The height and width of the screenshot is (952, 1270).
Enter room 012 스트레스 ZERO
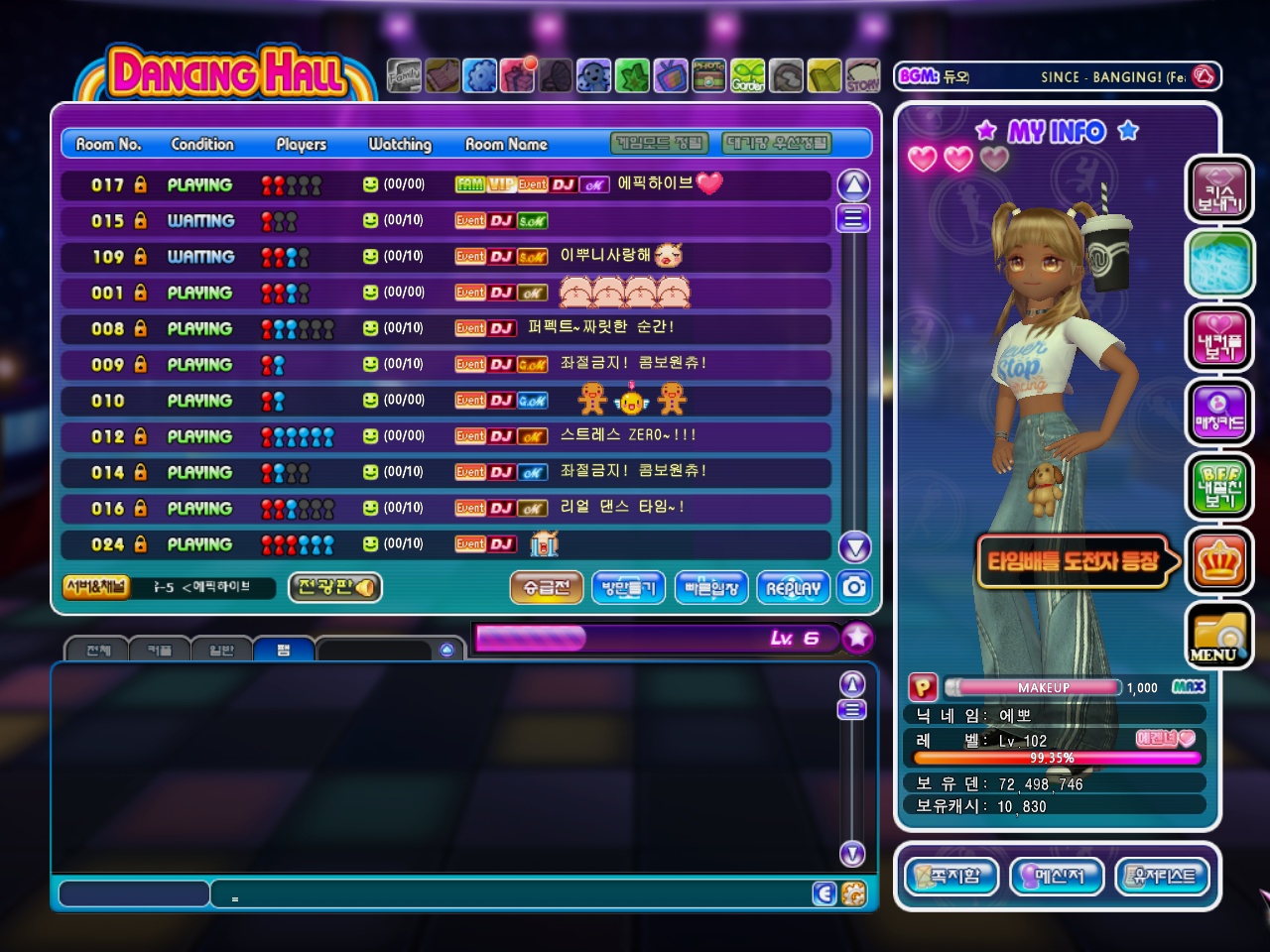pos(446,436)
